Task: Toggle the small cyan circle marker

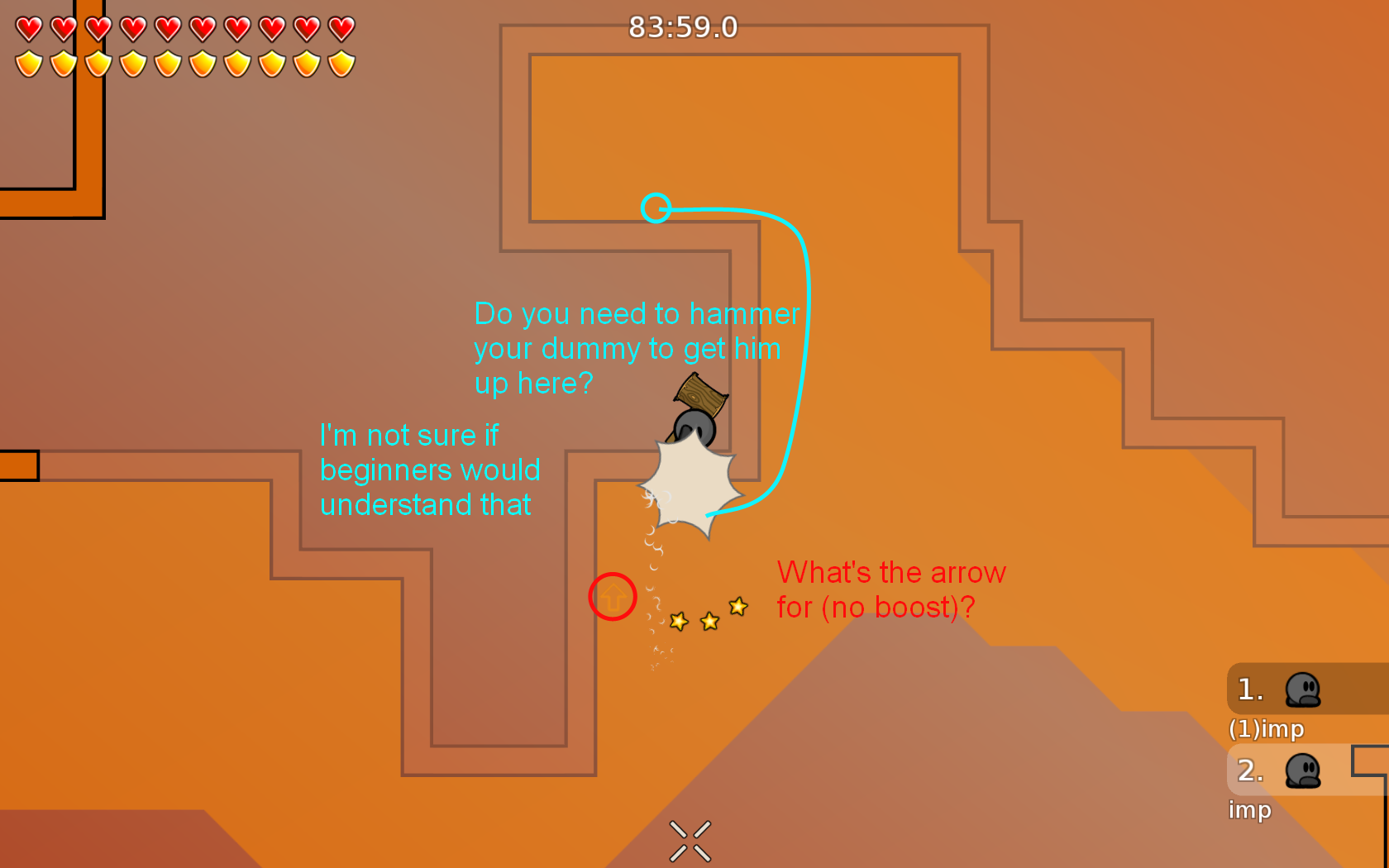Action: click(657, 209)
